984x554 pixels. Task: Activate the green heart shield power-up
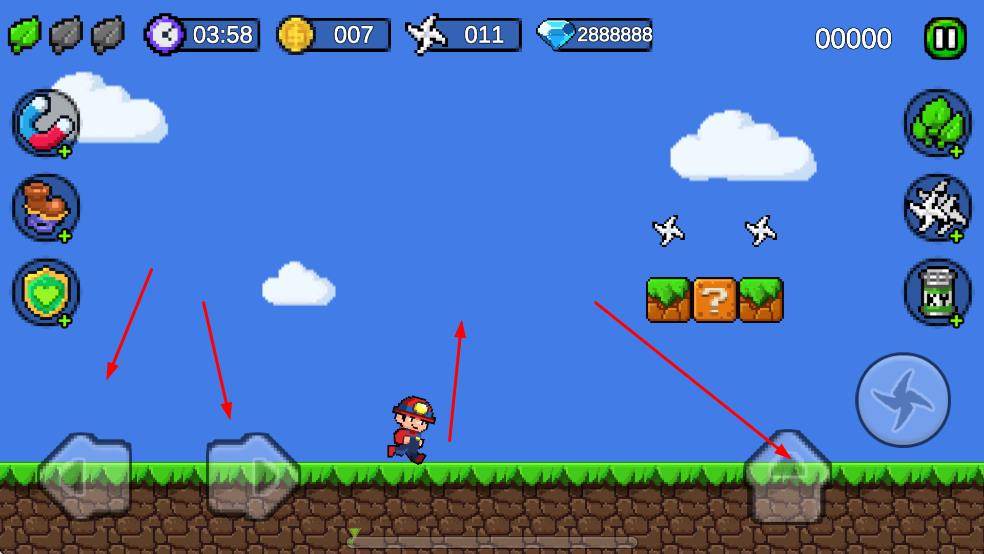click(46, 292)
